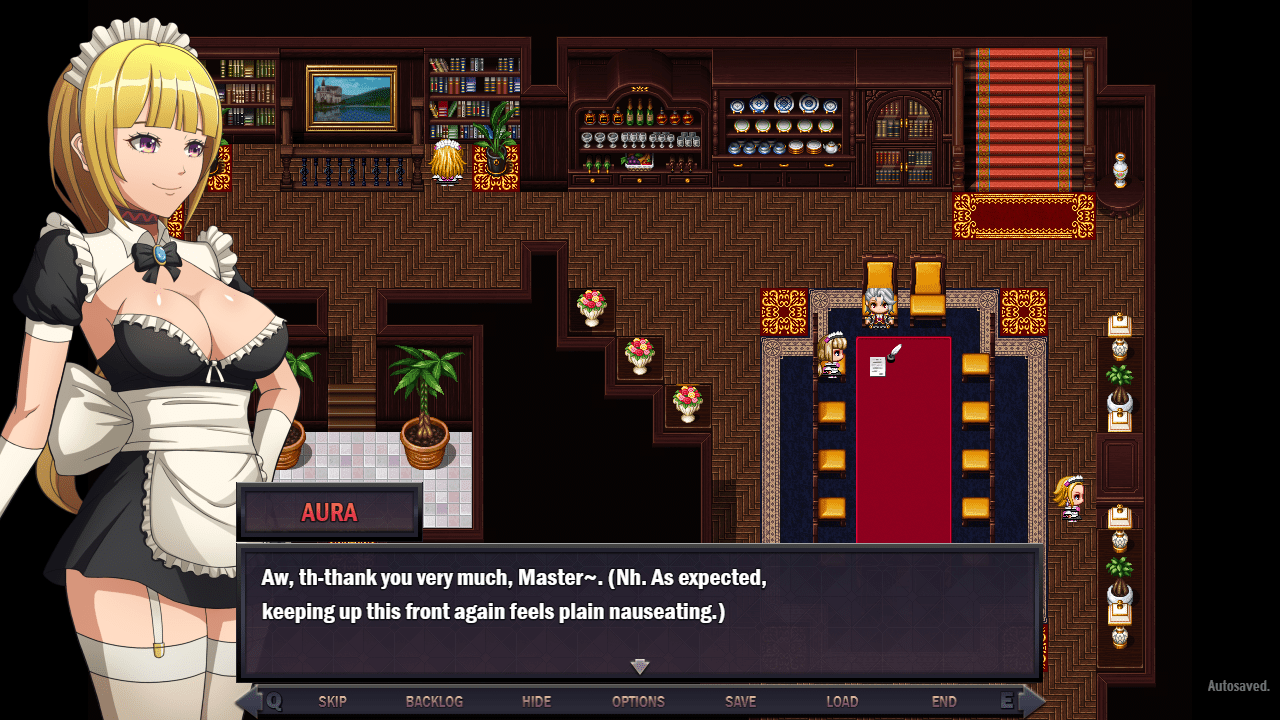Open the SAVE game screen
This screenshot has height=720, width=1280.
coord(740,701)
